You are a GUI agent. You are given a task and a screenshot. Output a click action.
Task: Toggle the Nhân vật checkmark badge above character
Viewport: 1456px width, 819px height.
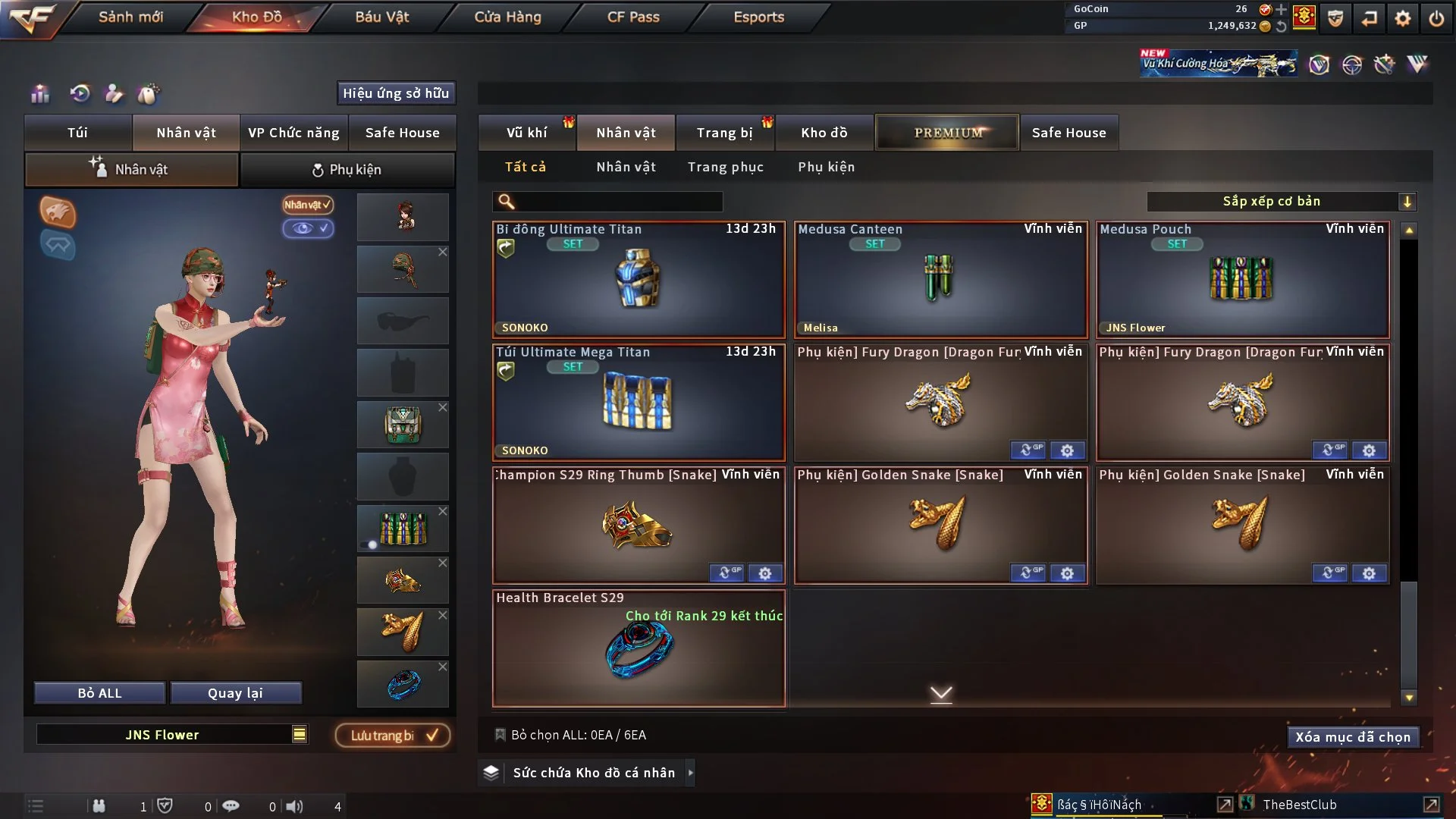point(306,206)
